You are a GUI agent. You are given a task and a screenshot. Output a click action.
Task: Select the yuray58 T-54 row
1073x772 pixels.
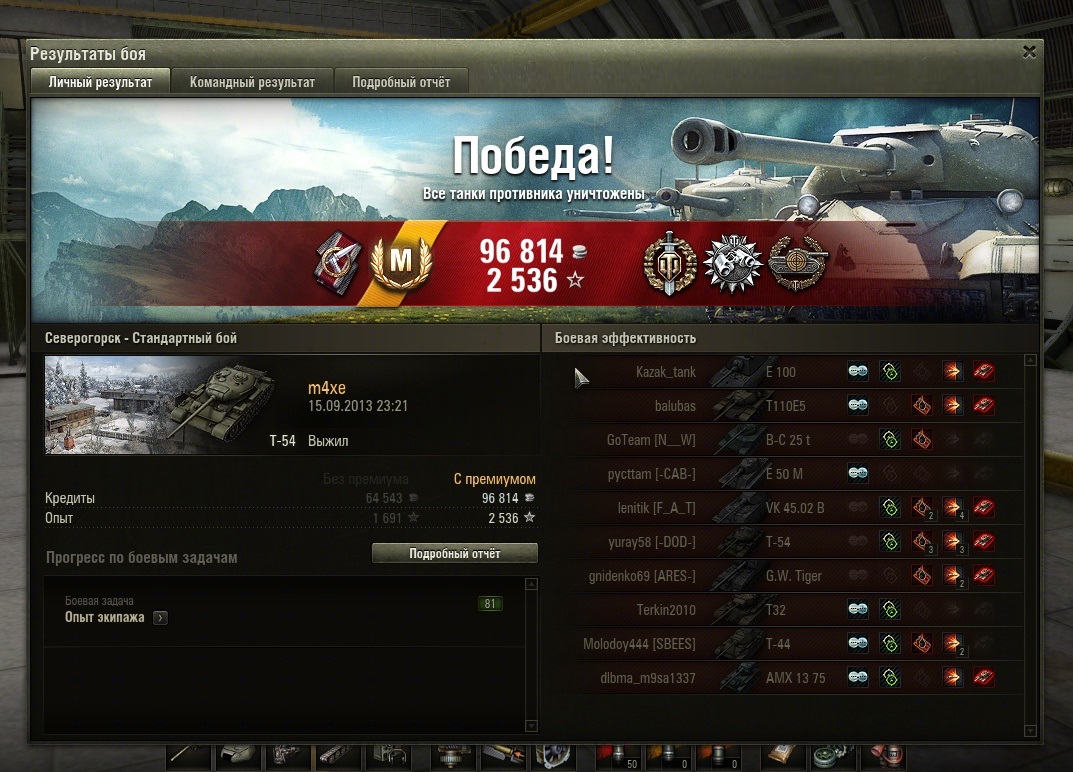coord(790,542)
